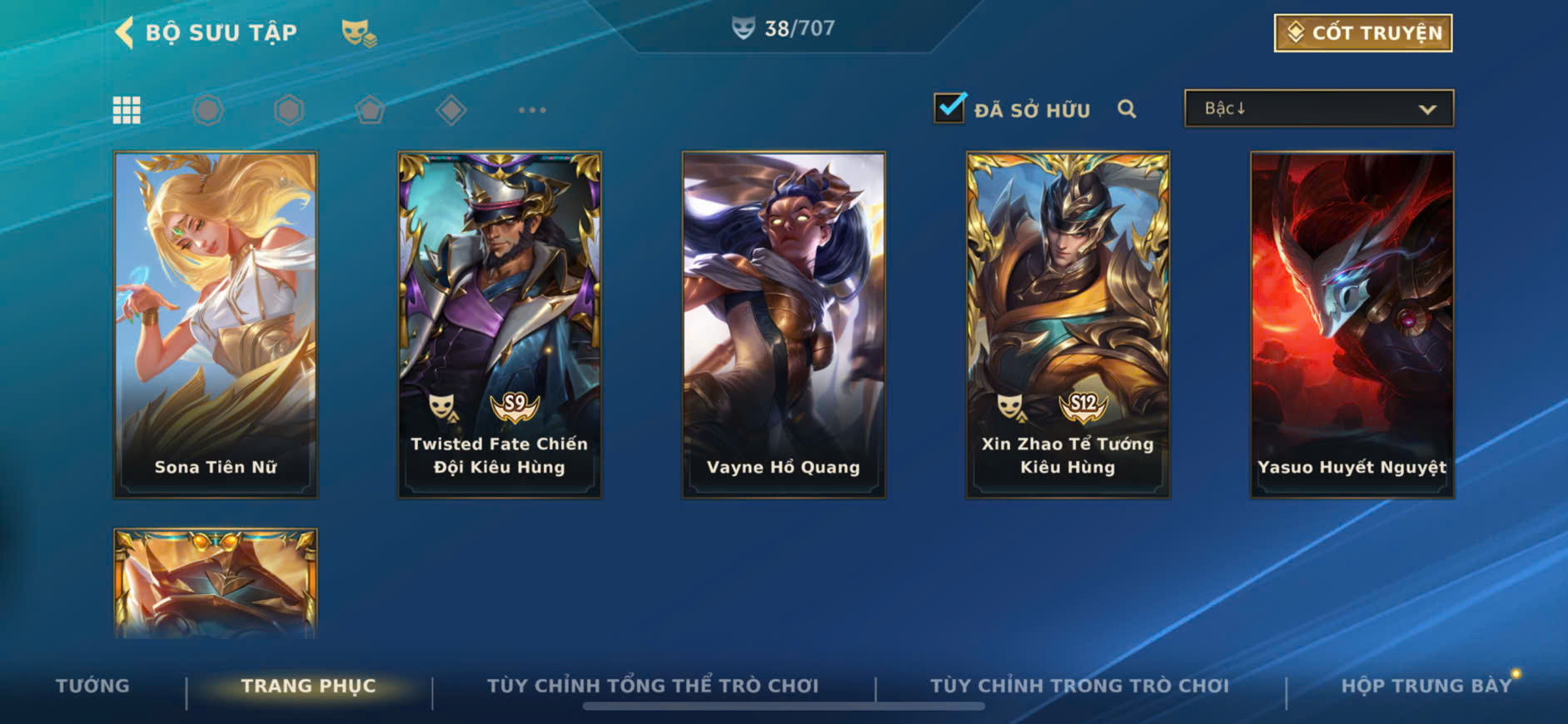This screenshot has height=724, width=1568.
Task: Click the golden mask coins icon
Action: (x=359, y=33)
